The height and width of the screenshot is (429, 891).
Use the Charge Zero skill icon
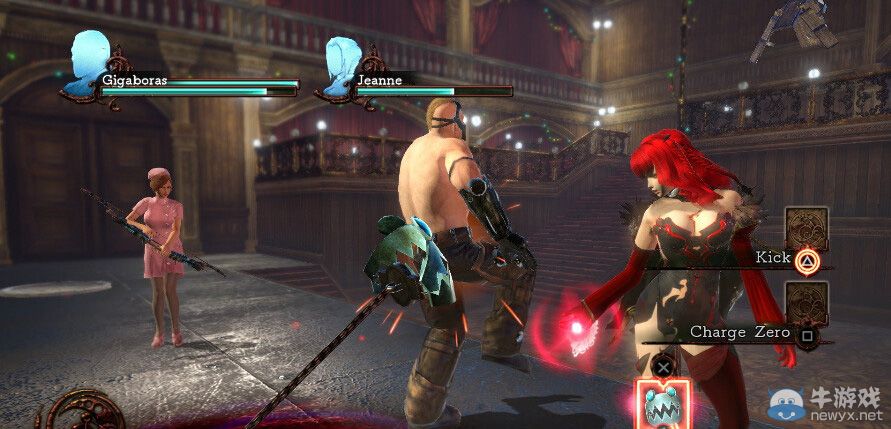tap(807, 304)
